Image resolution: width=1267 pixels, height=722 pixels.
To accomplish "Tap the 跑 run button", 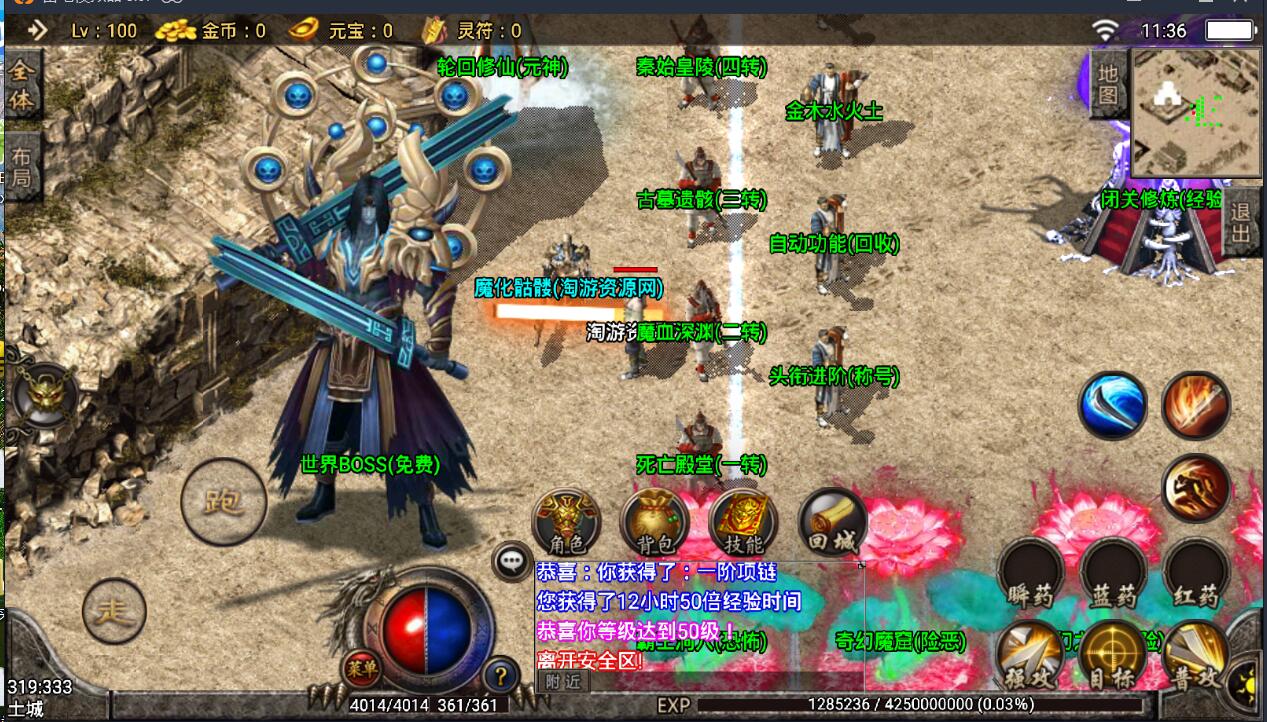I will click(223, 502).
